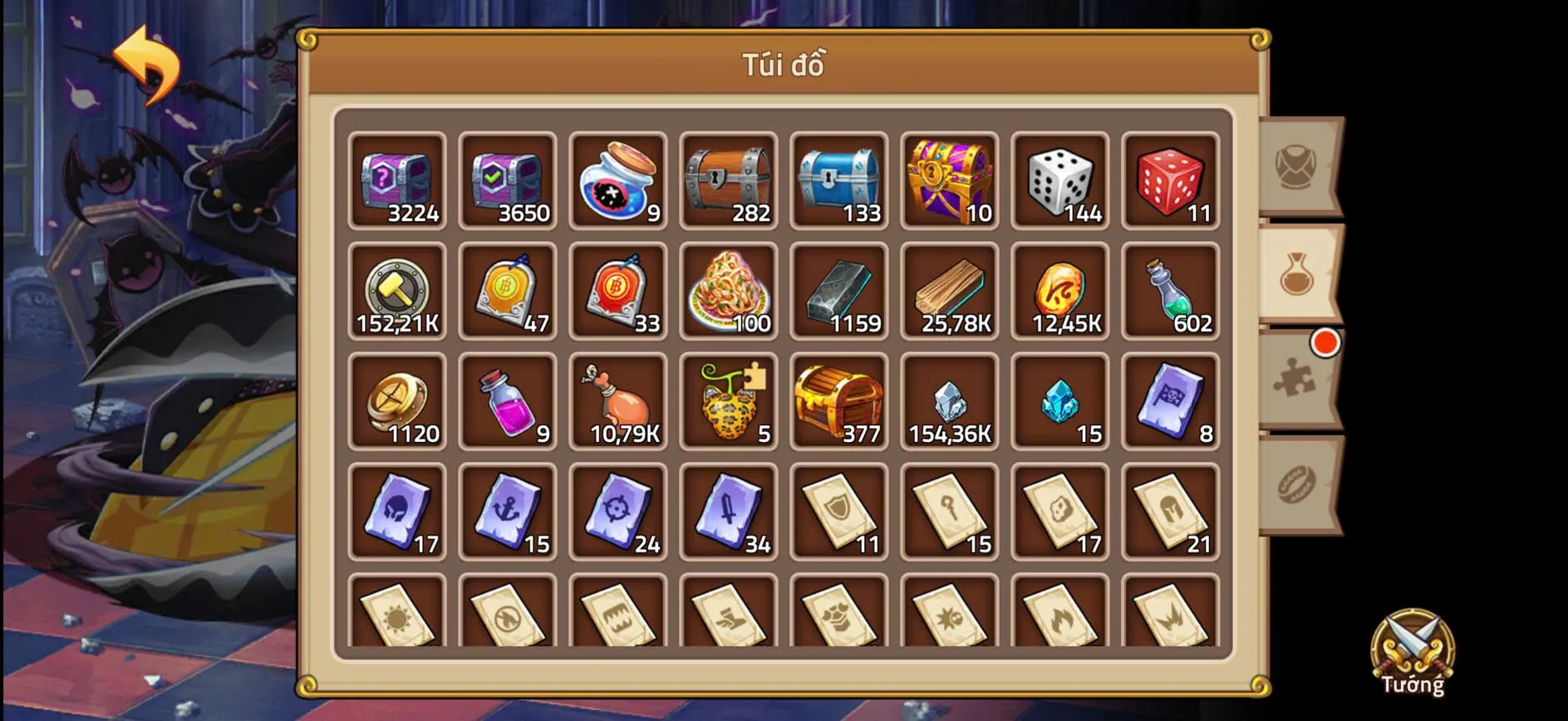Viewport: 1568px width, 721px height.
Task: Select the iron ingot stack item
Action: (x=839, y=291)
